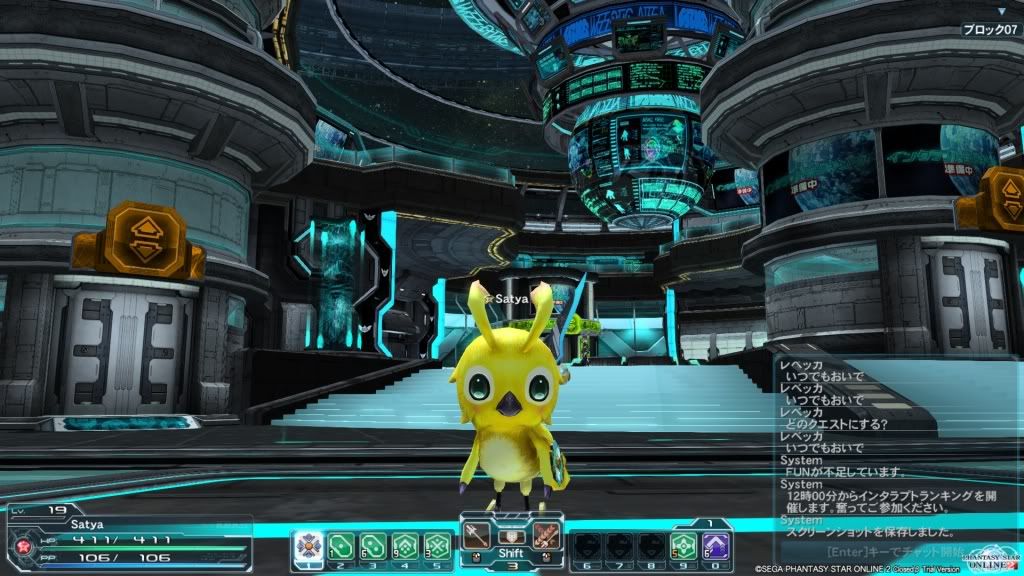The image size is (1024, 576).
Task: Activate the green hexagon item with count 9
Action: tap(405, 546)
